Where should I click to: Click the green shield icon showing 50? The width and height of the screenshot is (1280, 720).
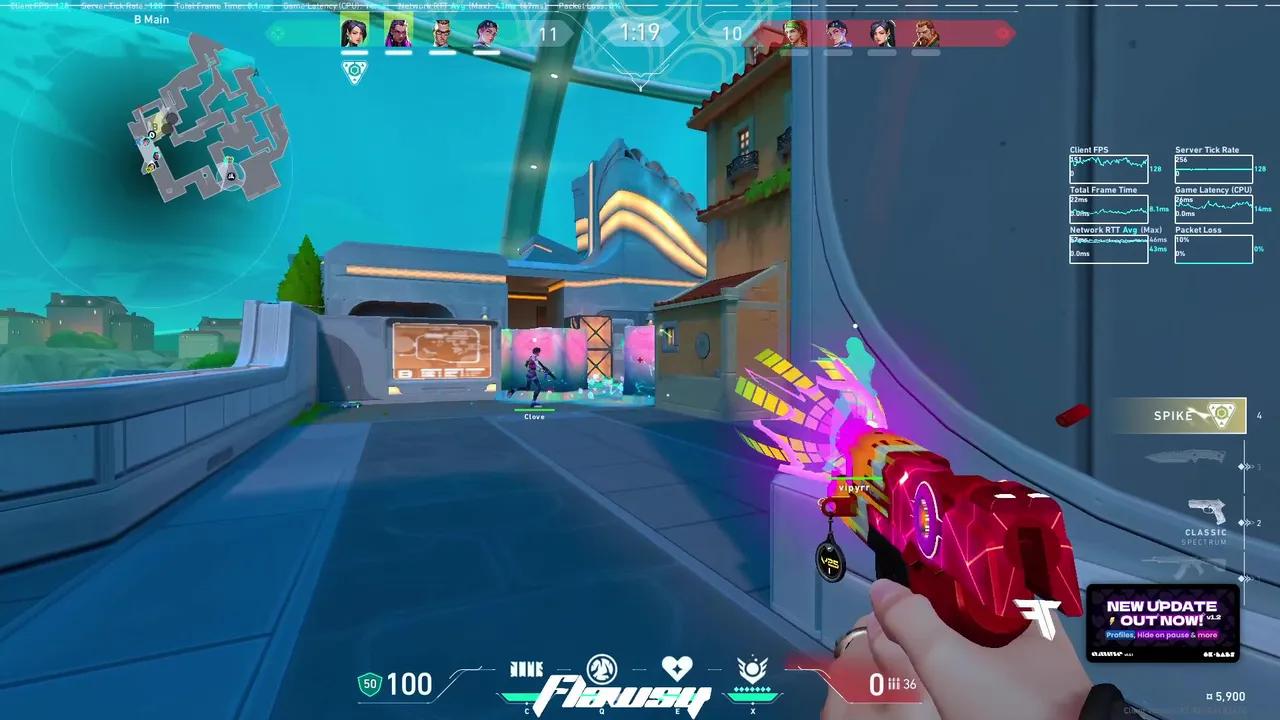[368, 684]
